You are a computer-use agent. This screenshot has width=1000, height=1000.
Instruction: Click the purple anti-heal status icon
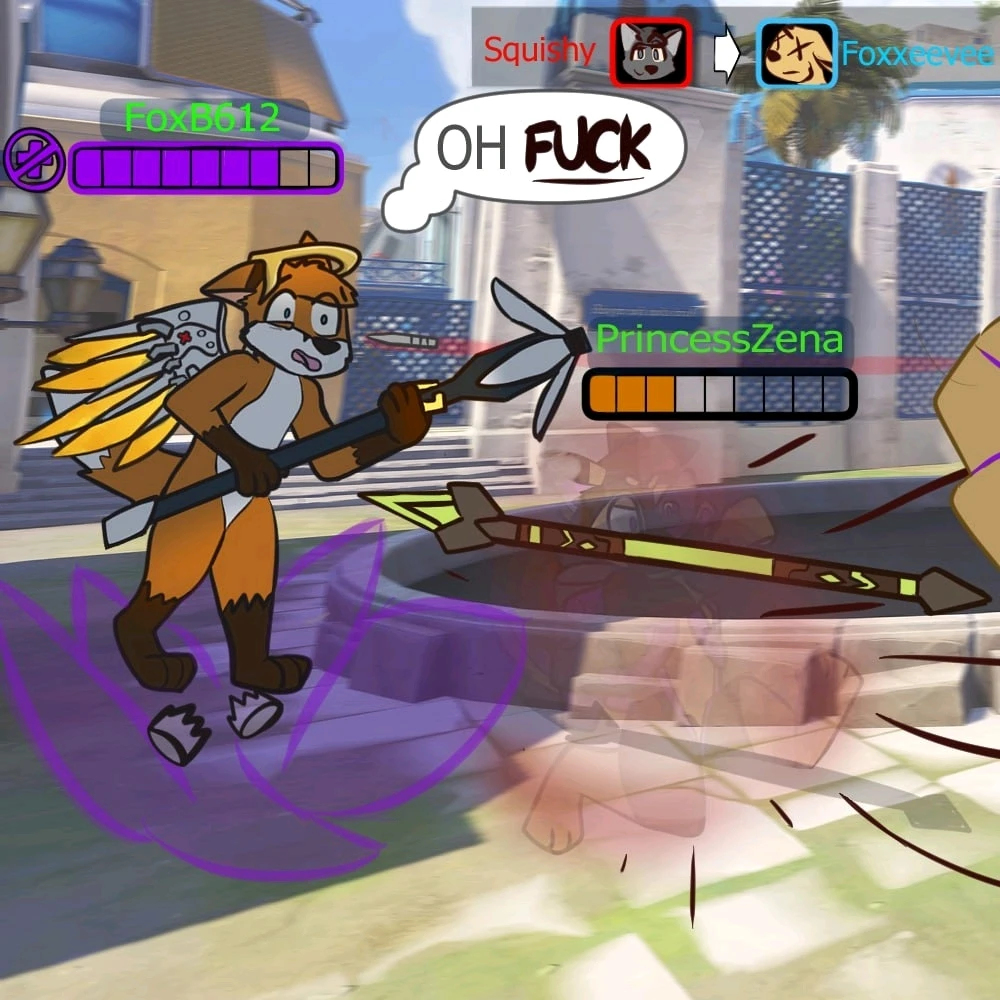pos(34,163)
